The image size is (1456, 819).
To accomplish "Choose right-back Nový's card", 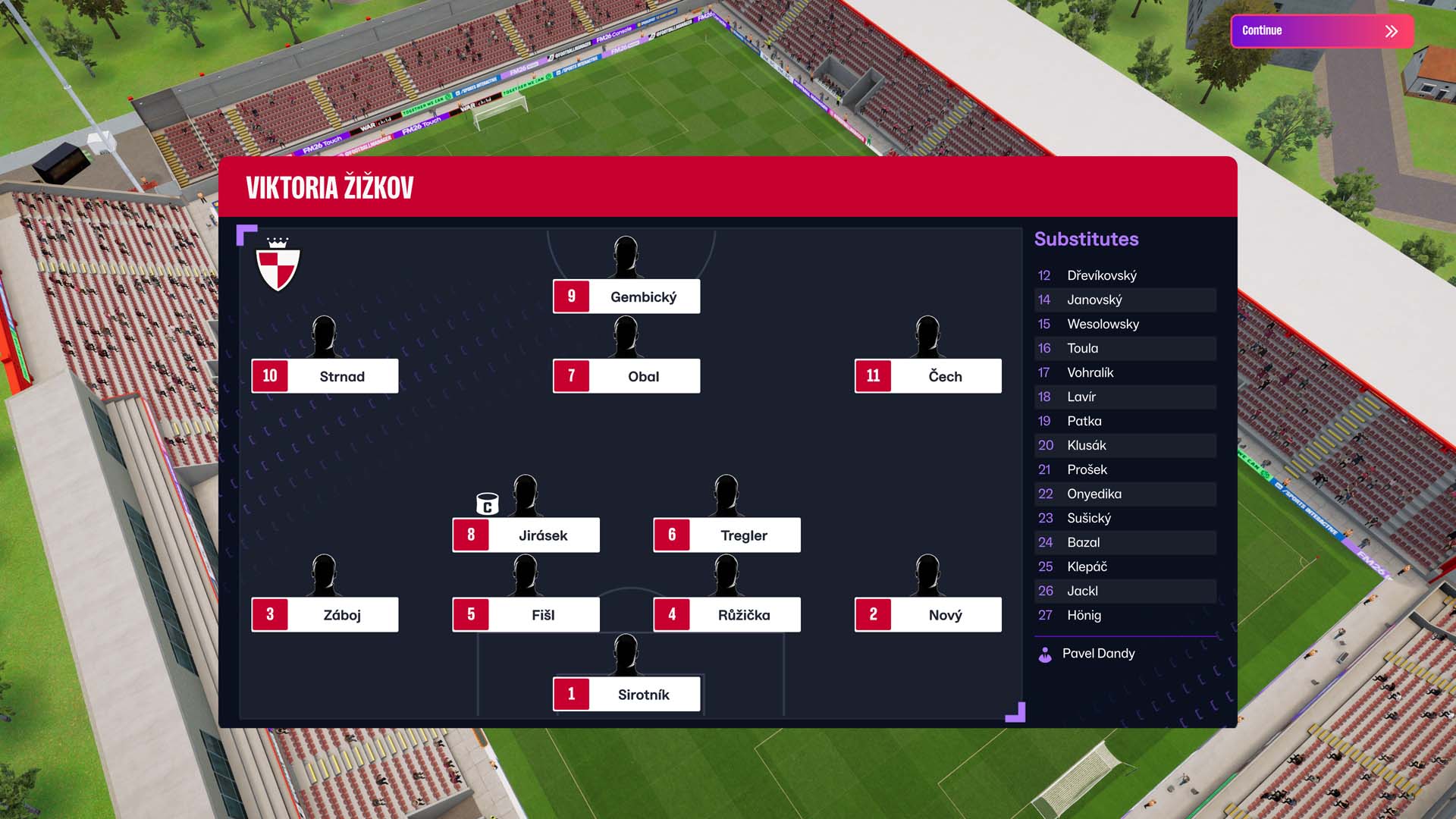I will [927, 614].
